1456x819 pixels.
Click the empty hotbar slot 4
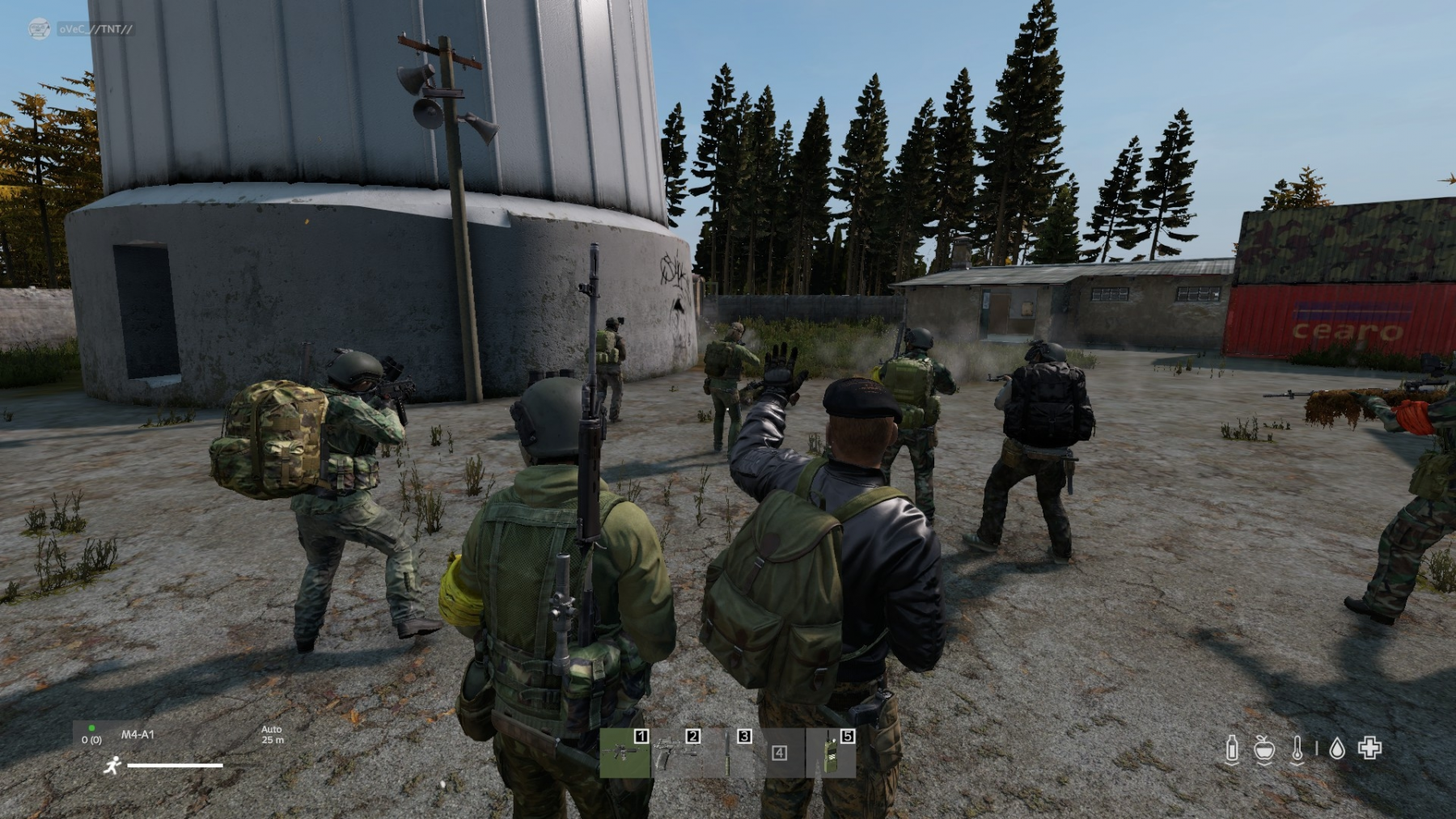[x=779, y=753]
